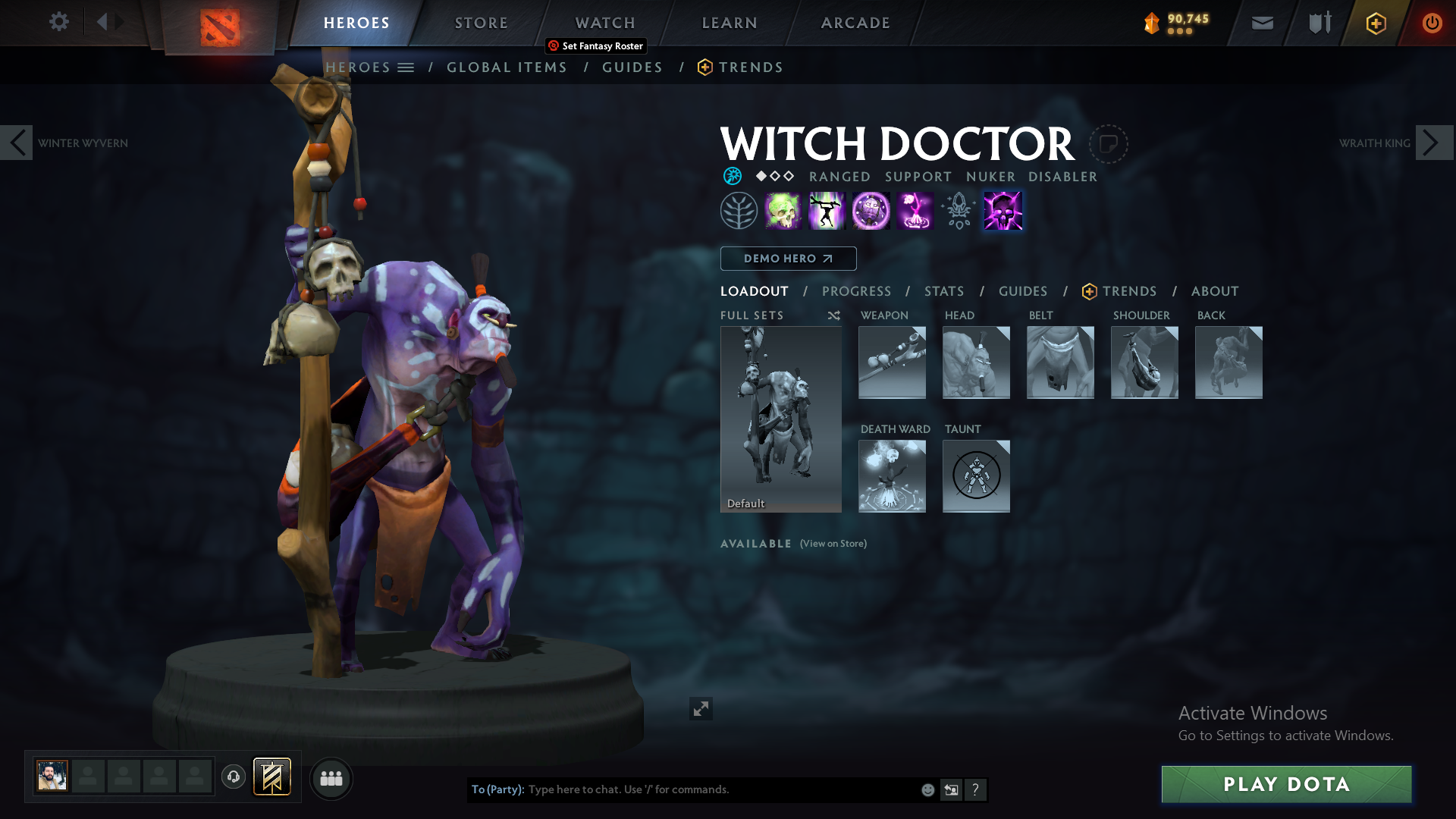Open the ARCADE menu
The image size is (1456, 819).
tap(855, 23)
